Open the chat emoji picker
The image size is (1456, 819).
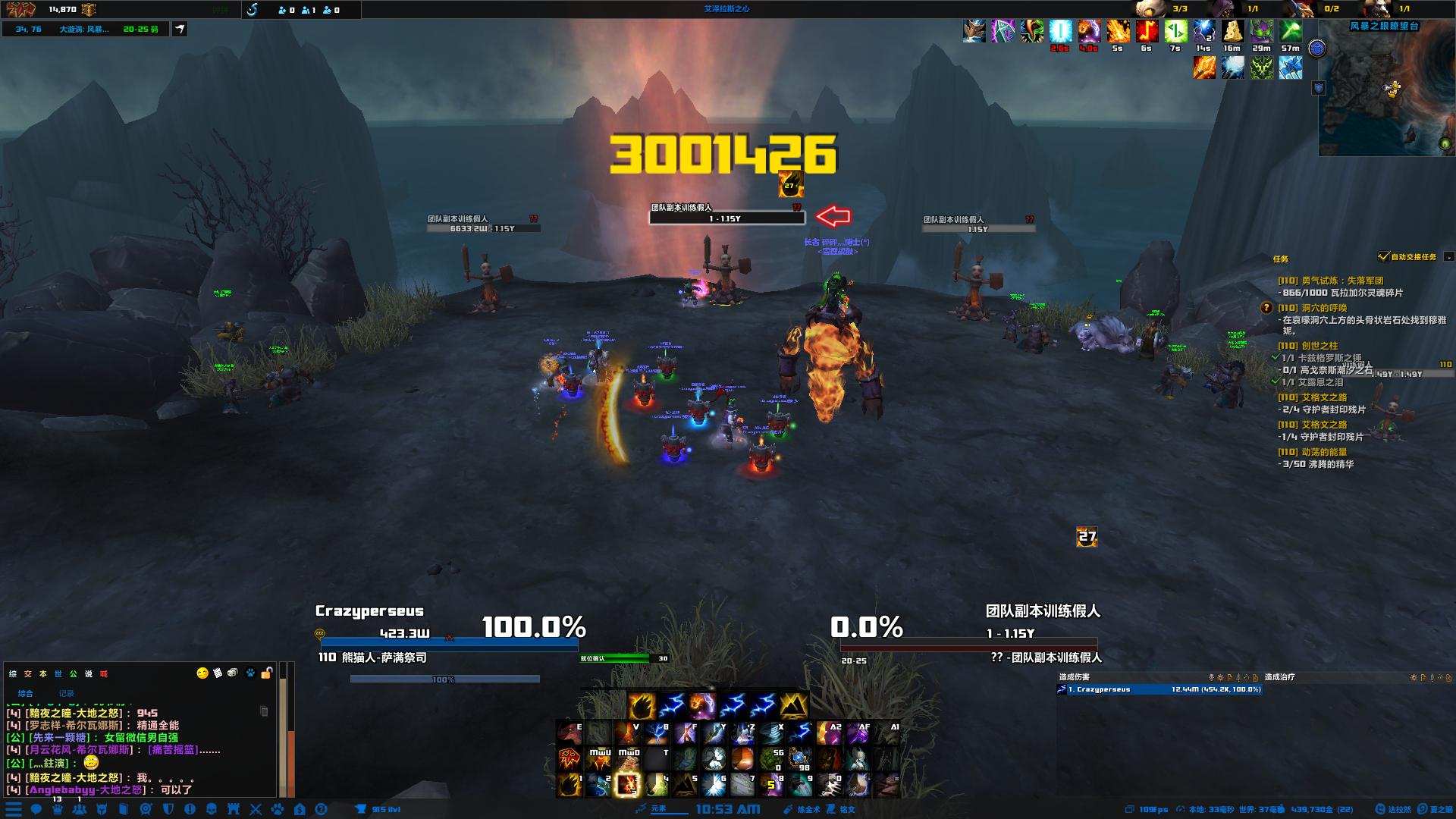click(202, 673)
